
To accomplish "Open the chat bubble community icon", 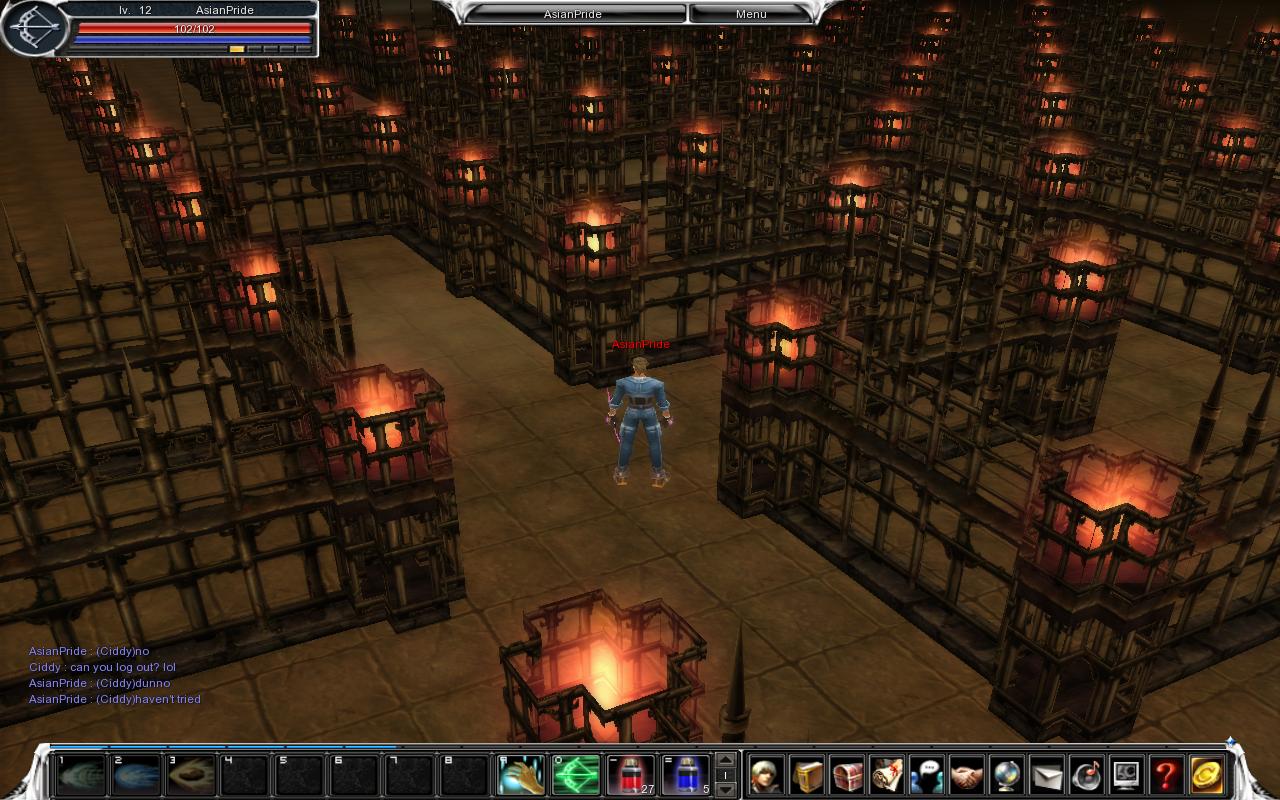I will [x=927, y=775].
